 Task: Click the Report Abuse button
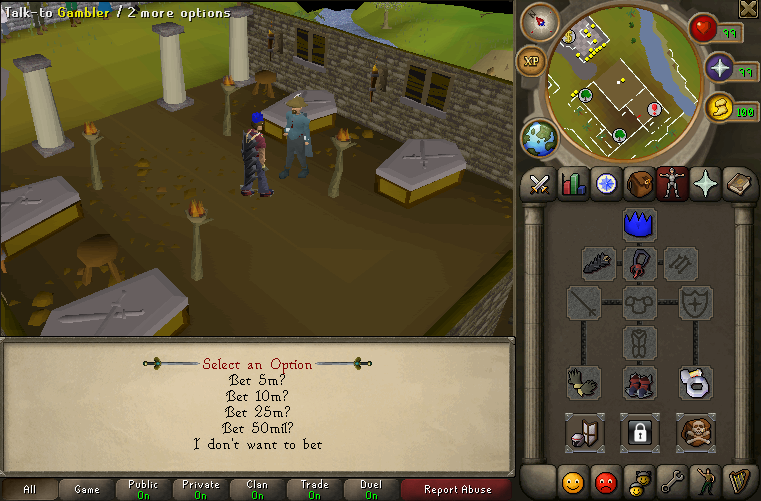(457, 489)
